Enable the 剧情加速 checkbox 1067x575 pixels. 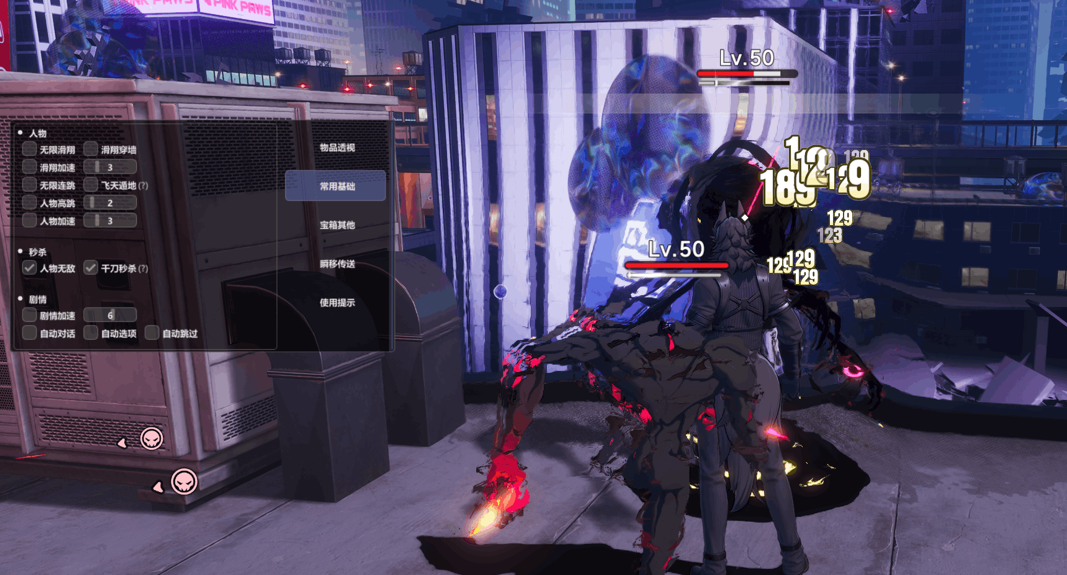30,315
